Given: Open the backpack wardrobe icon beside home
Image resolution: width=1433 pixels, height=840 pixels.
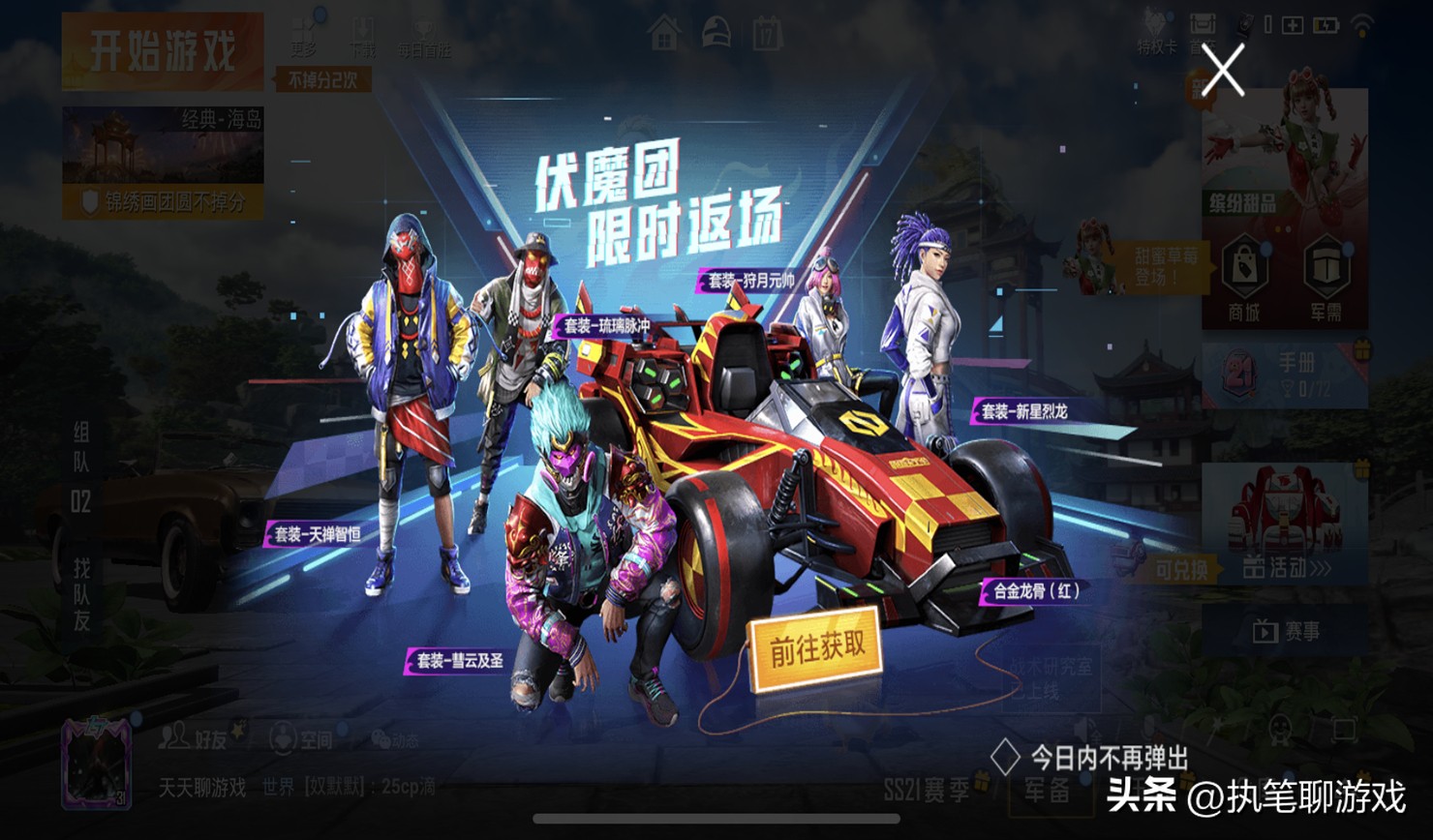Looking at the screenshot, I should point(717,31).
